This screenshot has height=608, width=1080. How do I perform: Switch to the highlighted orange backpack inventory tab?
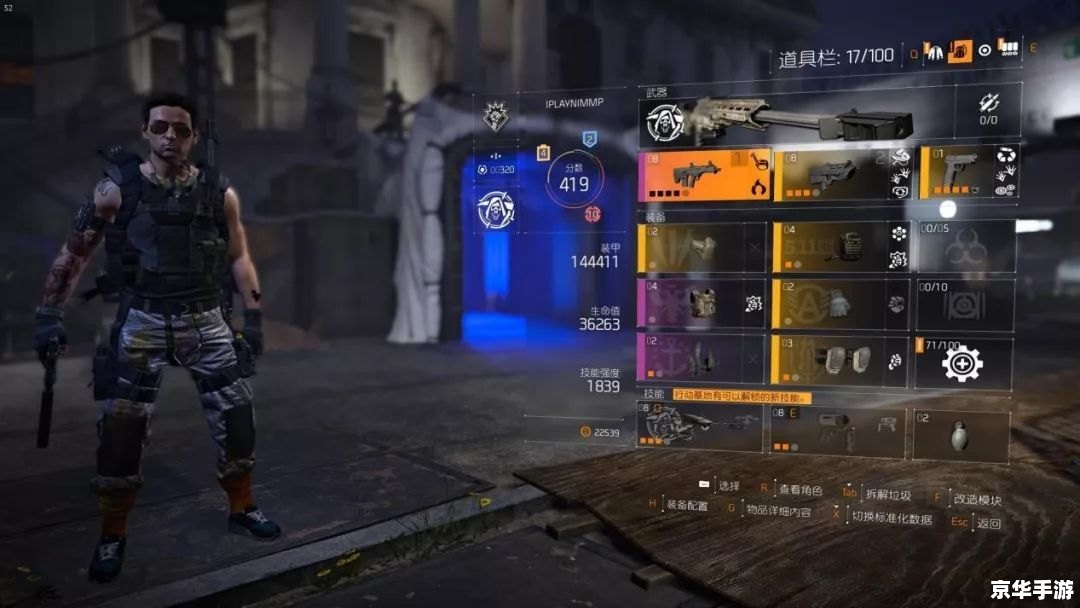click(x=960, y=51)
